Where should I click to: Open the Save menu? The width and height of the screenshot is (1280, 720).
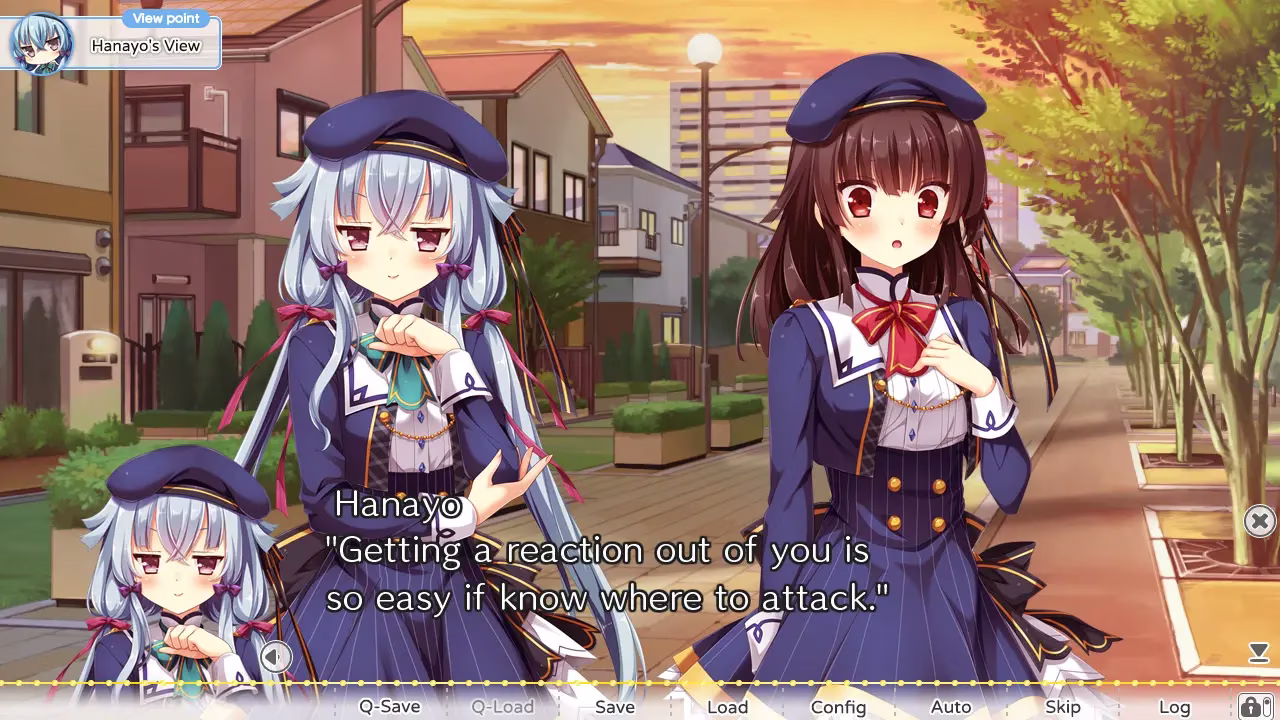pos(614,706)
